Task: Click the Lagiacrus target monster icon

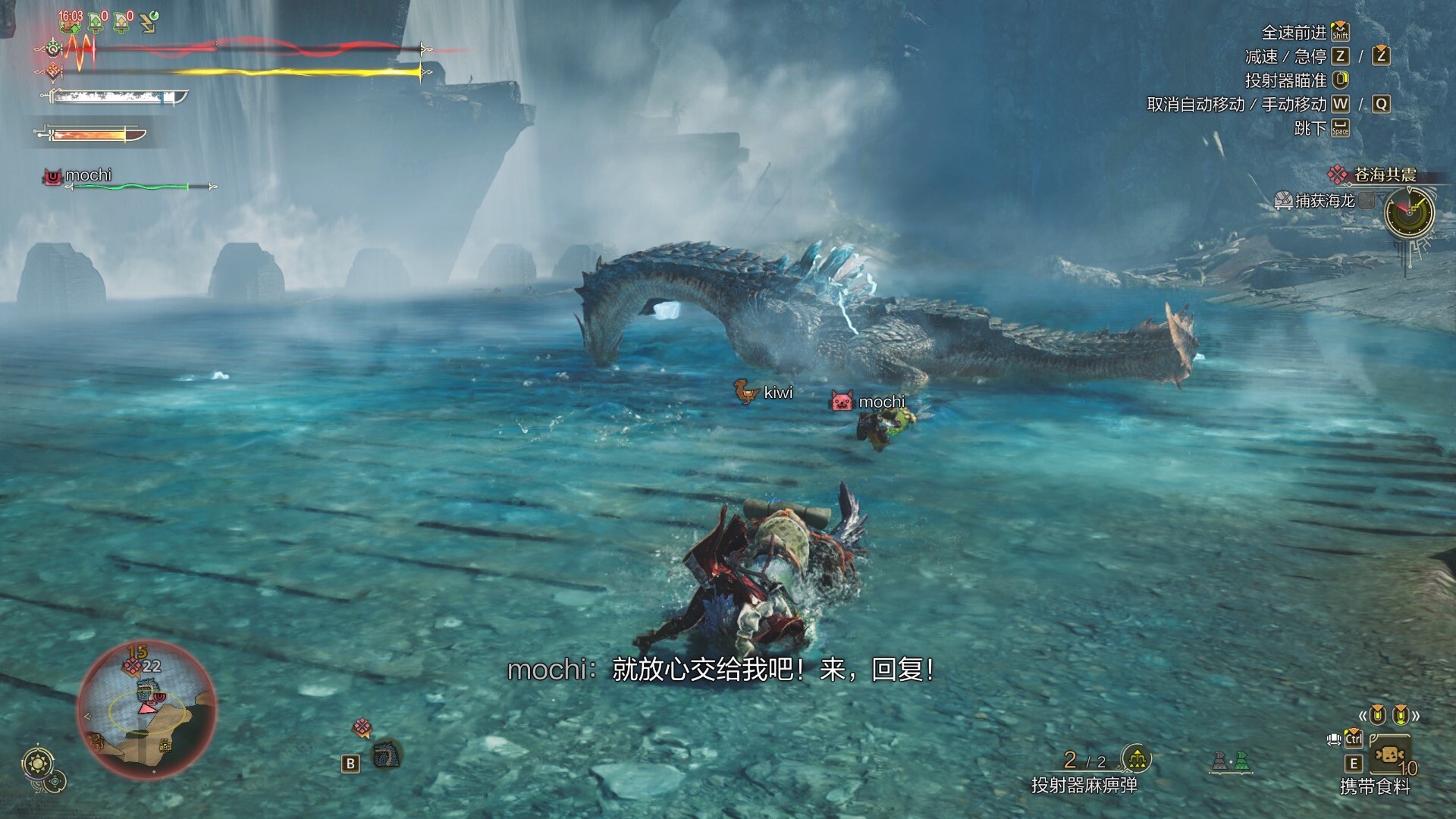Action: tap(387, 755)
